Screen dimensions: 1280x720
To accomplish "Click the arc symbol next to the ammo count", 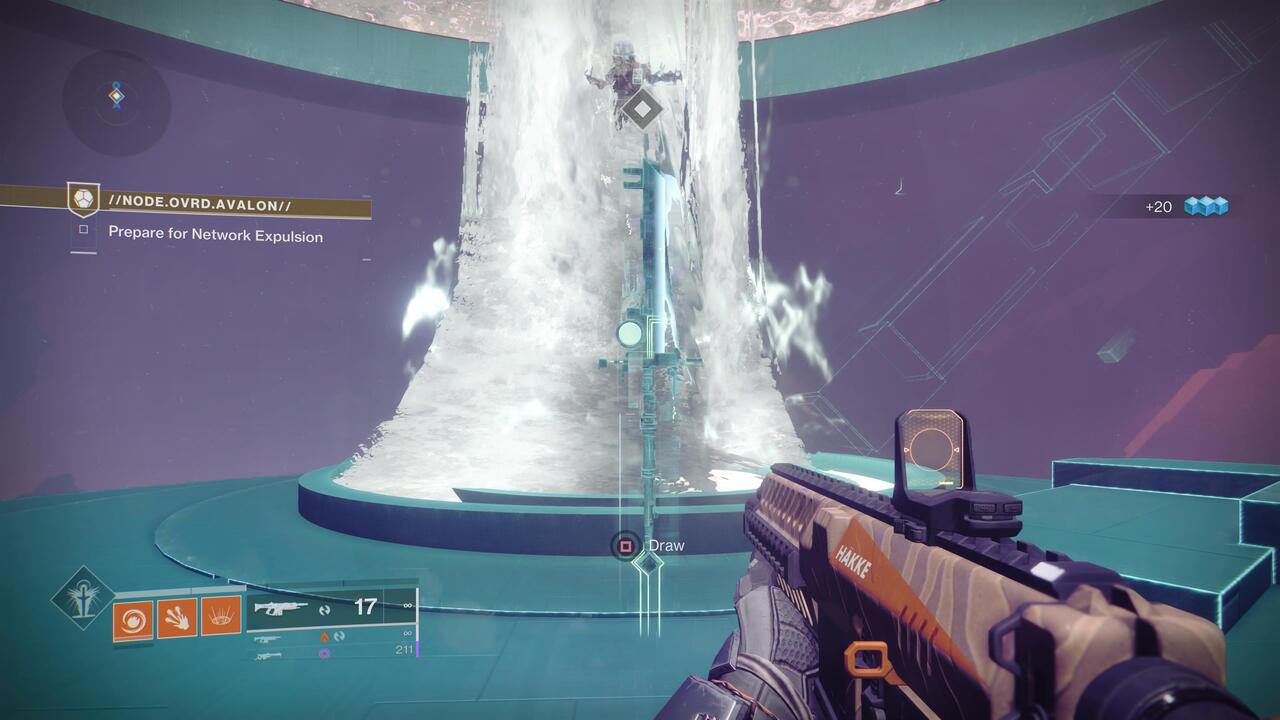I will click(x=324, y=609).
